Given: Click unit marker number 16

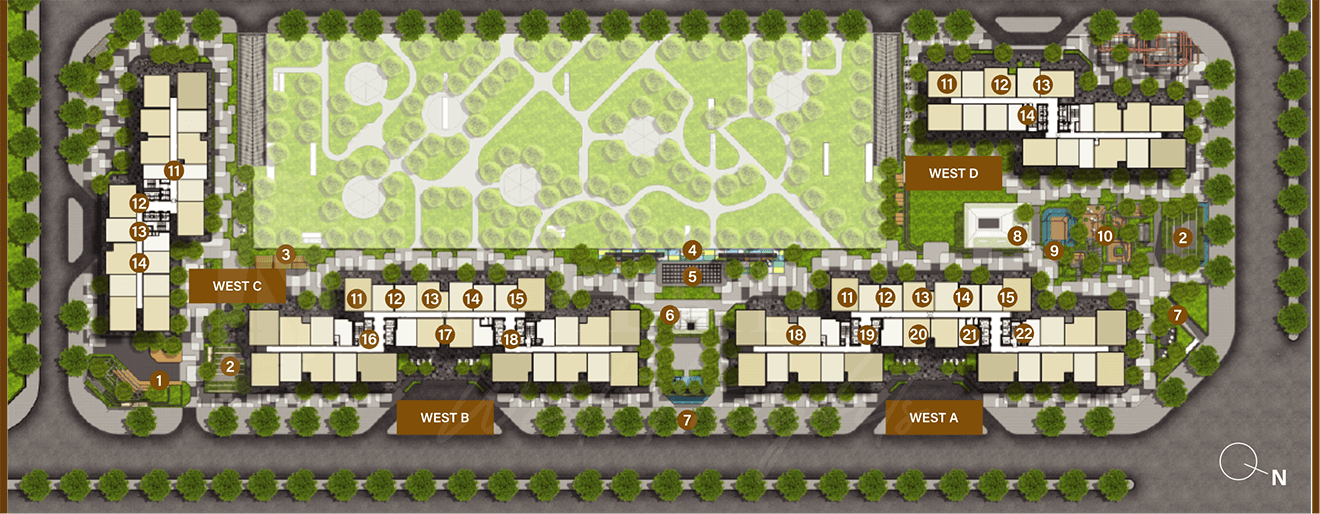Looking at the screenshot, I should tap(369, 339).
